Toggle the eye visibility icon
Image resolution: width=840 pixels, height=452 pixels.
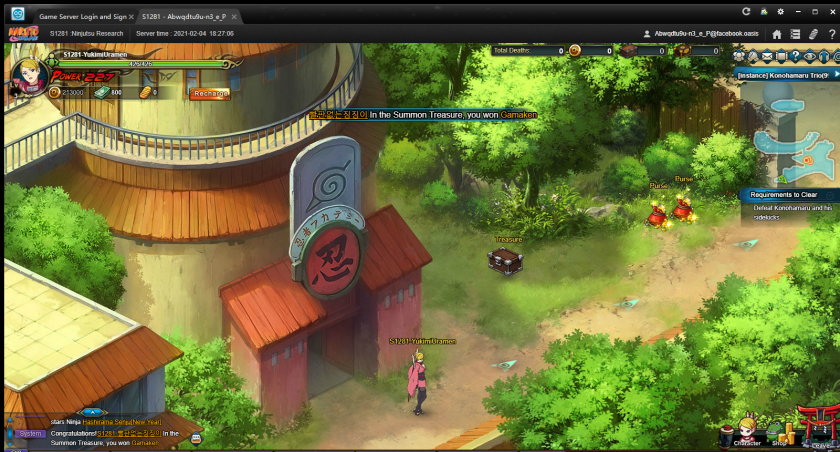[x=810, y=57]
